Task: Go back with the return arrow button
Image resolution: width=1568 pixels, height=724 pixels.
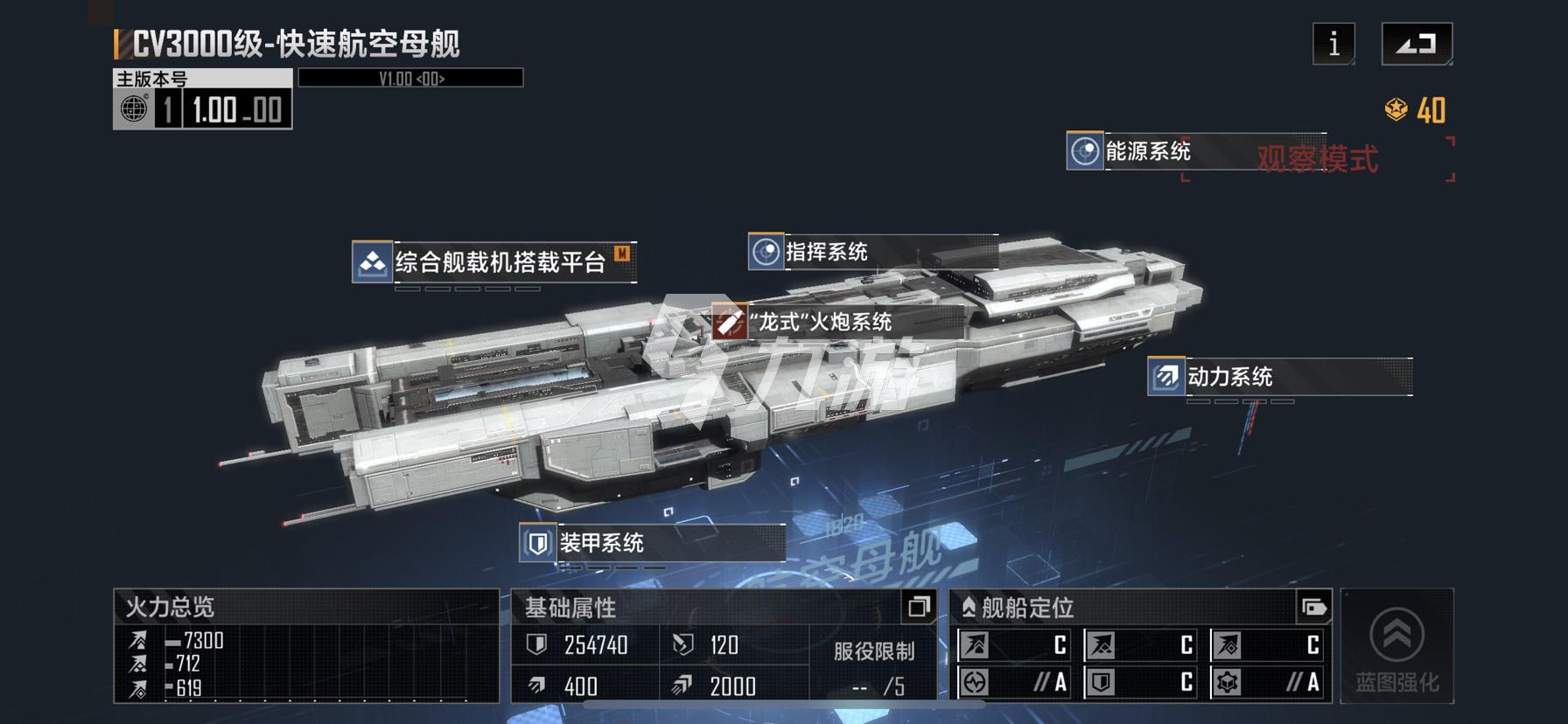Action: pyautogui.click(x=1417, y=44)
